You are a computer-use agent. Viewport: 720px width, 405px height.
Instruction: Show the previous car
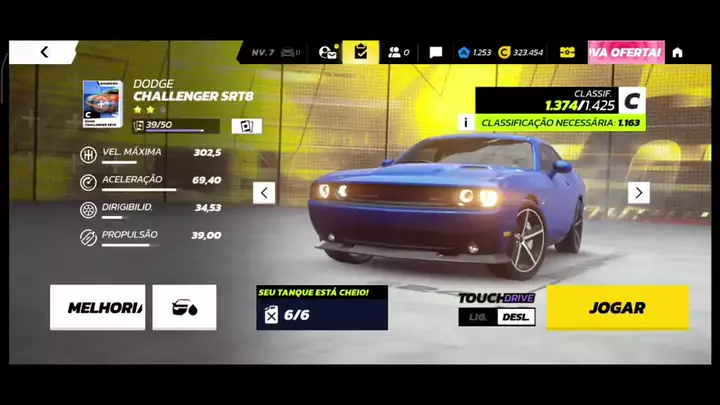click(x=264, y=192)
